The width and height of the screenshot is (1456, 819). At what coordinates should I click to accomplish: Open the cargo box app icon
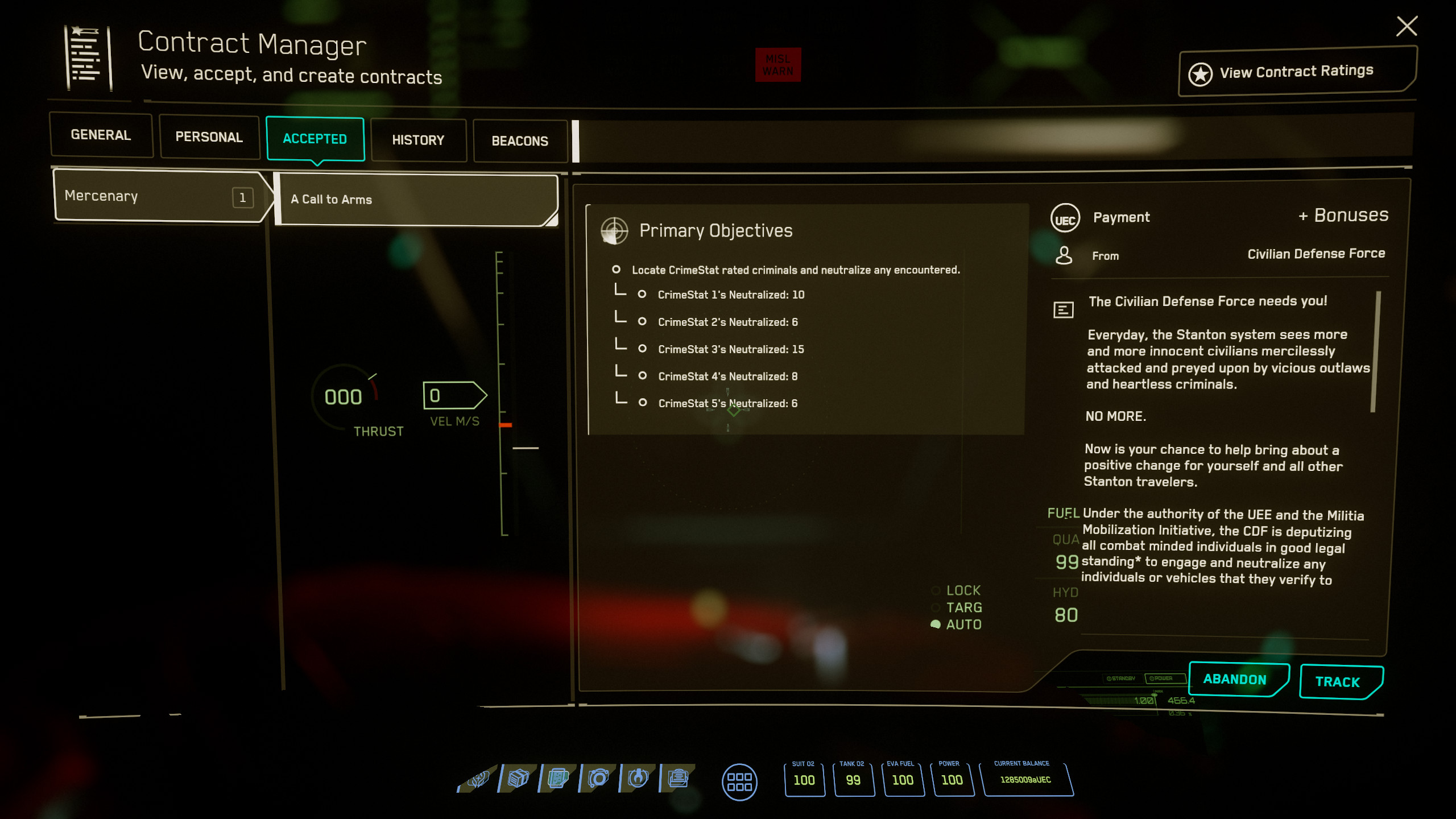518,778
